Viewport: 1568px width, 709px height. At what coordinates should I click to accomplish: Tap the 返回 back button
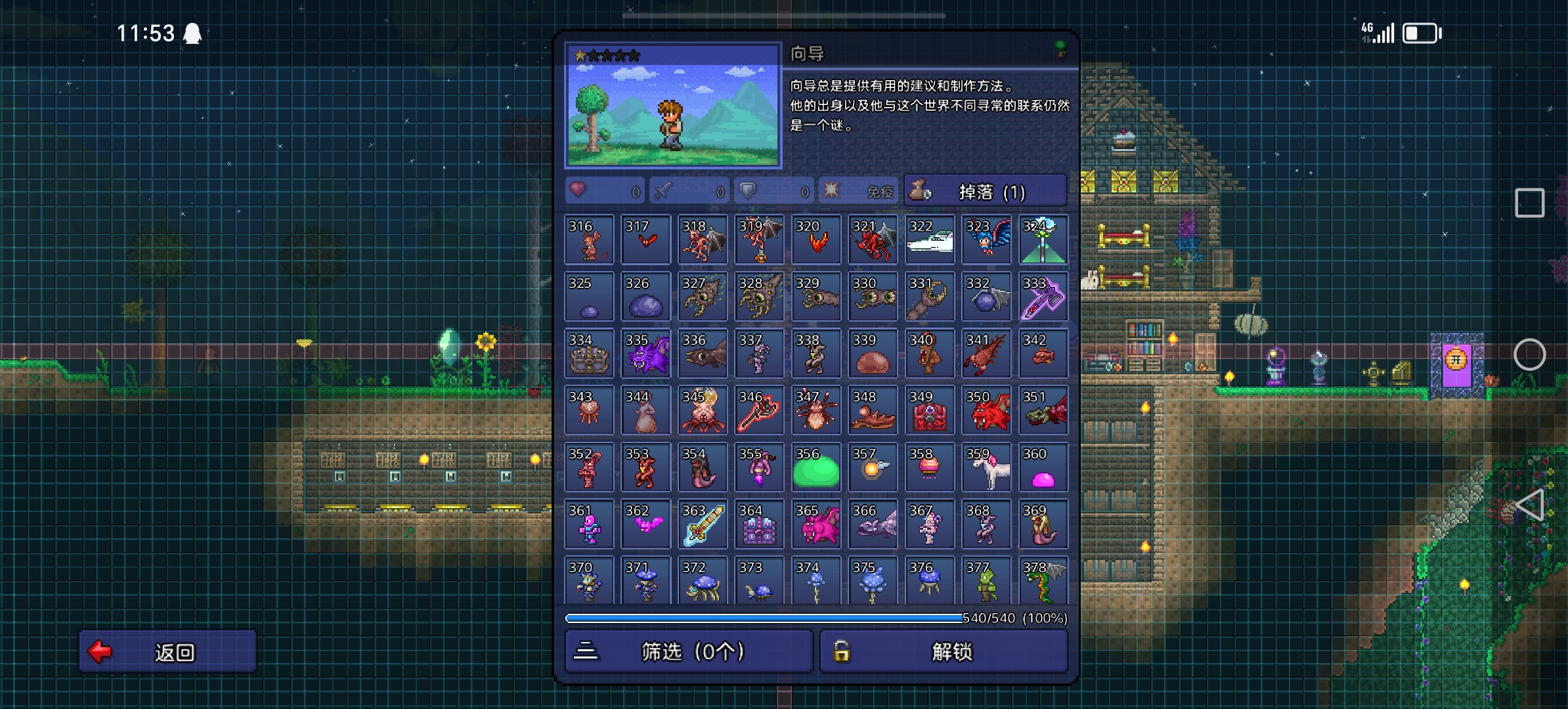click(167, 651)
